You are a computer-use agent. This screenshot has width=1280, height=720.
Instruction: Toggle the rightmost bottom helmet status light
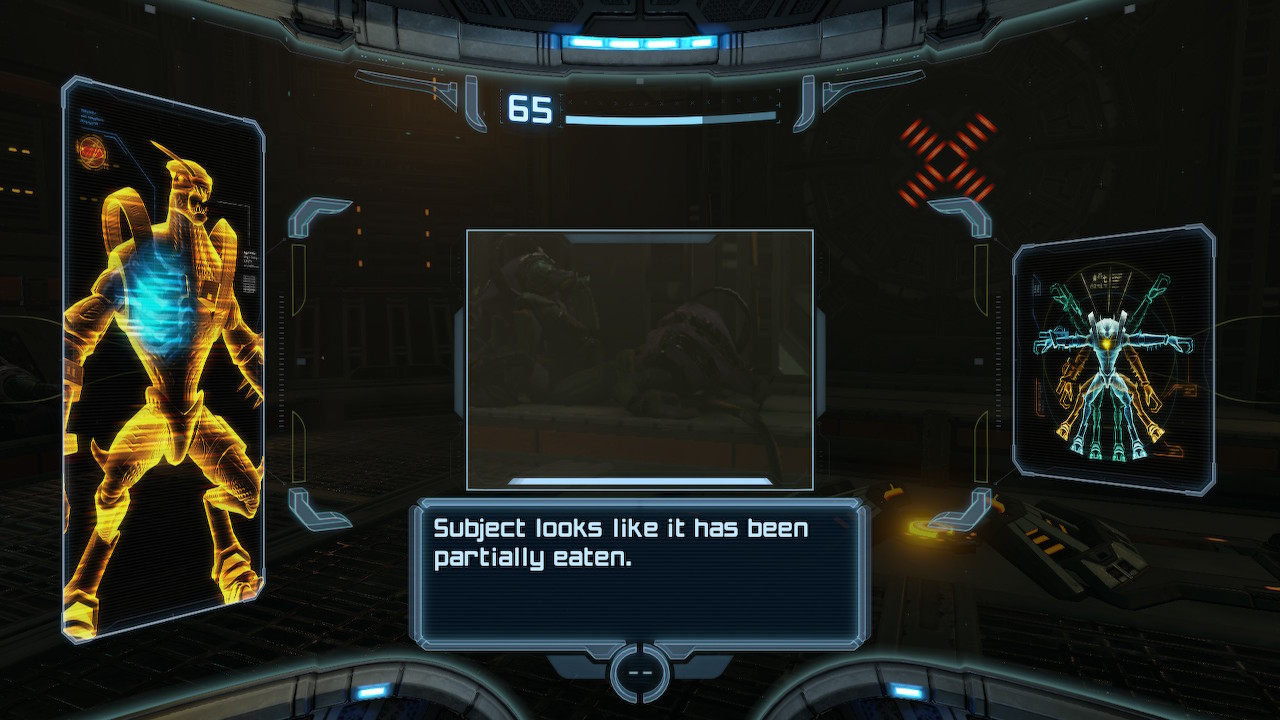point(908,690)
